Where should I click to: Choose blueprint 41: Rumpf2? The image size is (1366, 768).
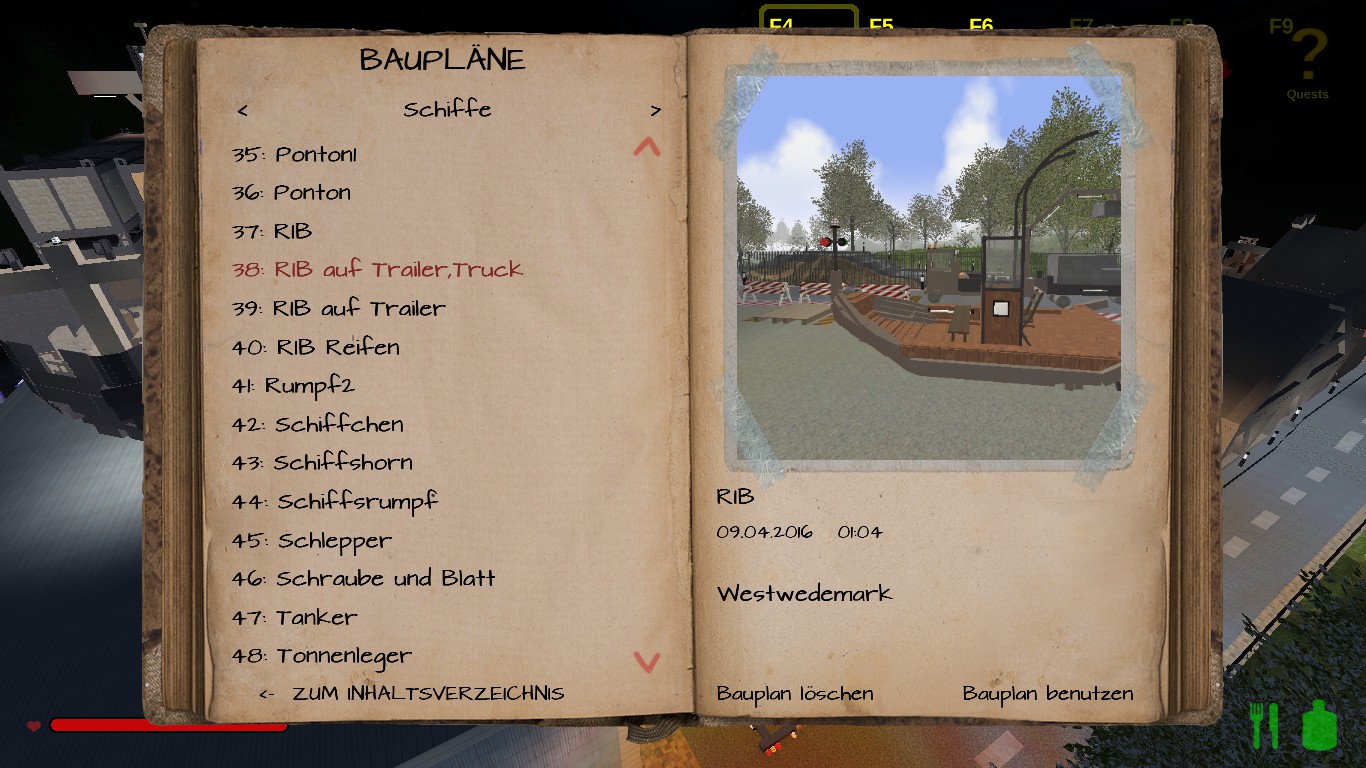click(293, 385)
